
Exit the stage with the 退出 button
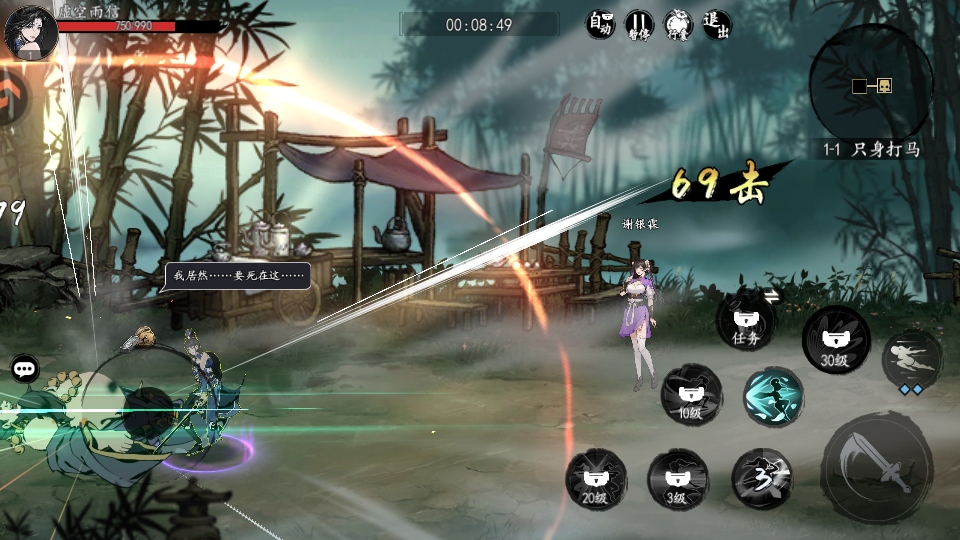716,24
